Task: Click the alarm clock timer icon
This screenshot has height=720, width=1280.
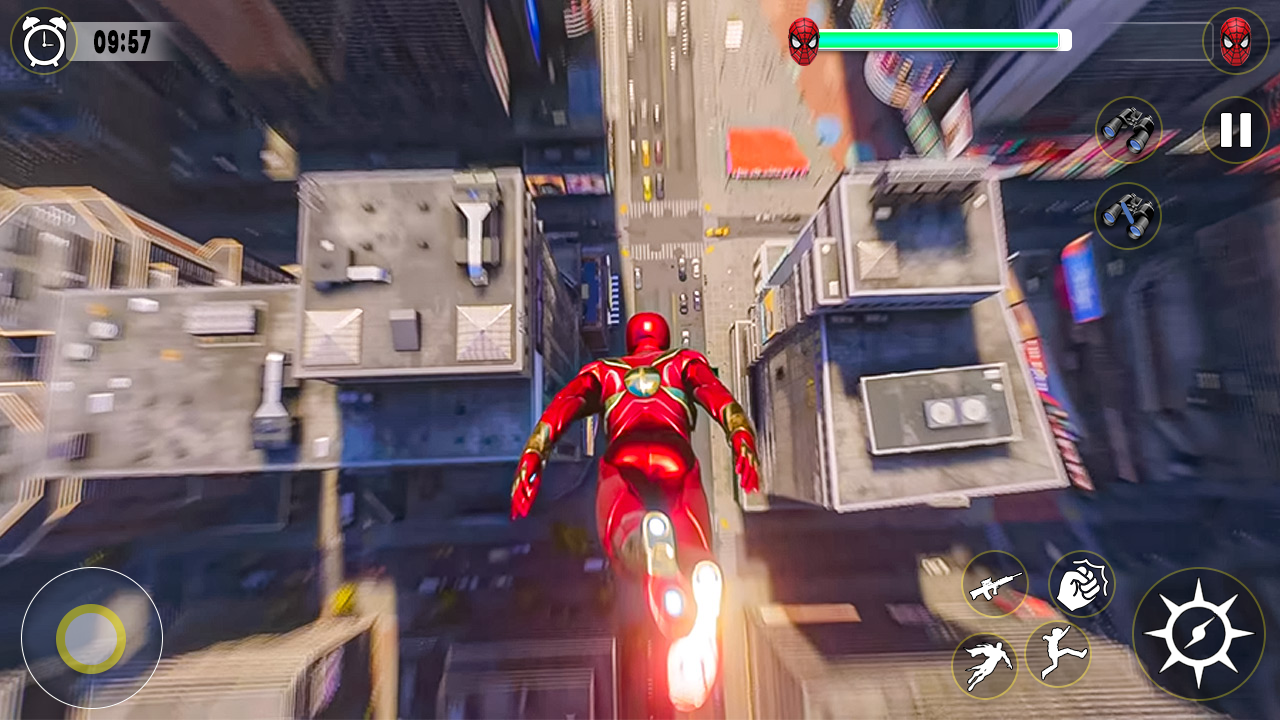Action: coord(42,40)
